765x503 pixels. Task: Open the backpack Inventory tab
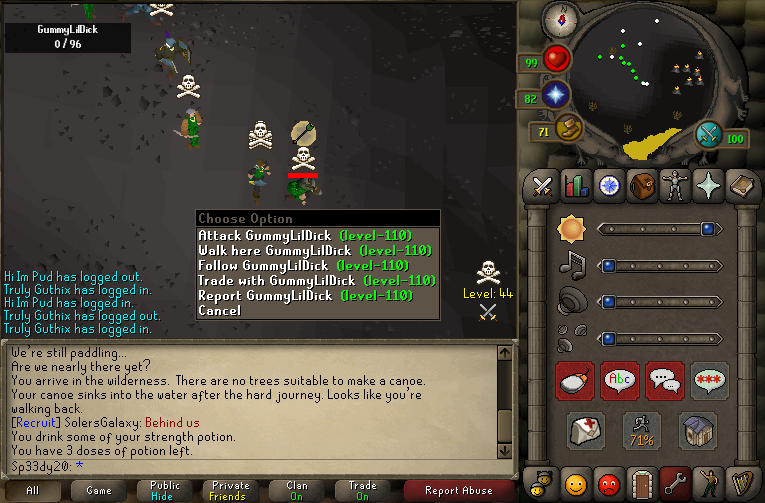tap(641, 185)
